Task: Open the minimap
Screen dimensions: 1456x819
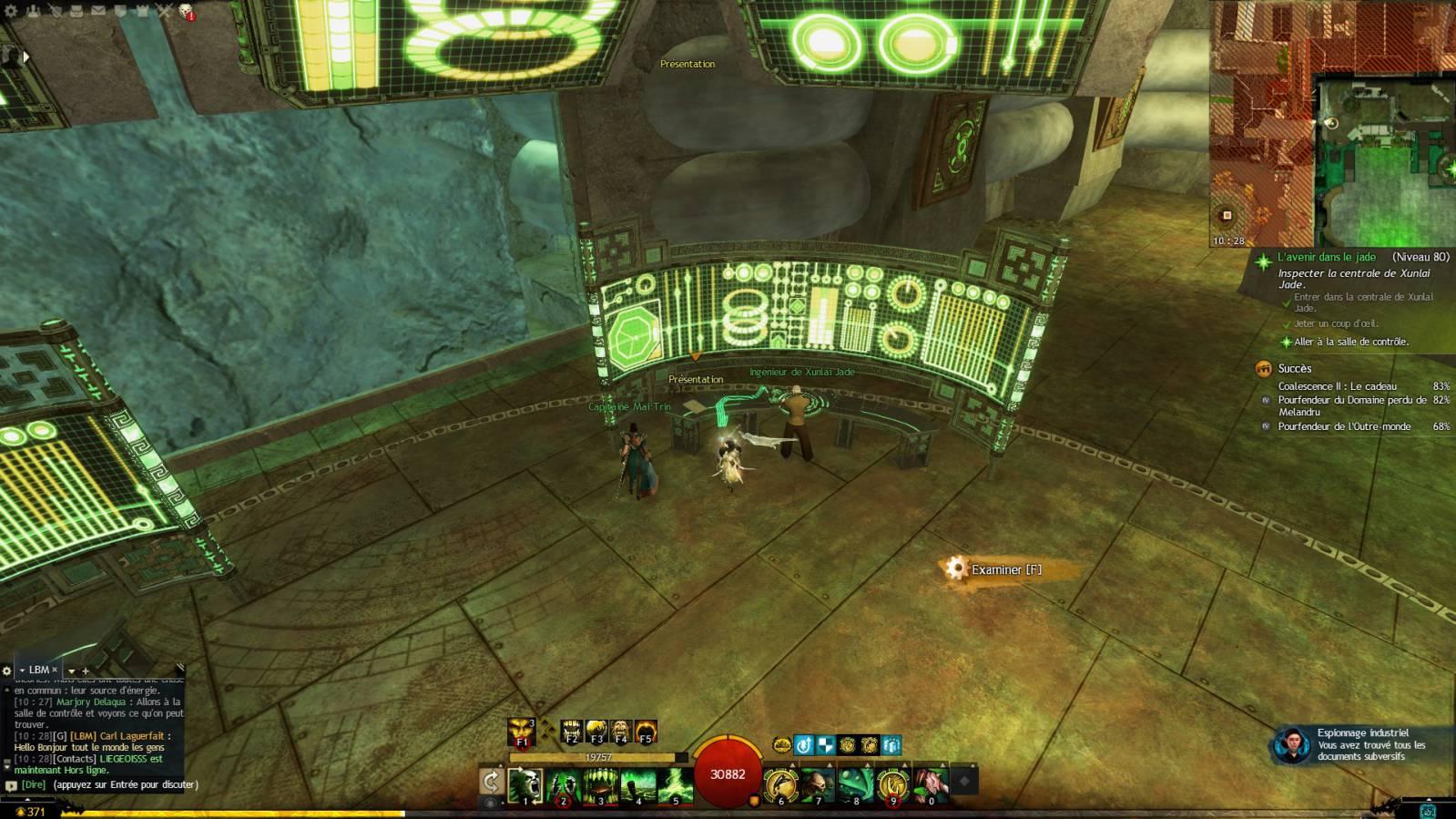Action: (1332, 124)
